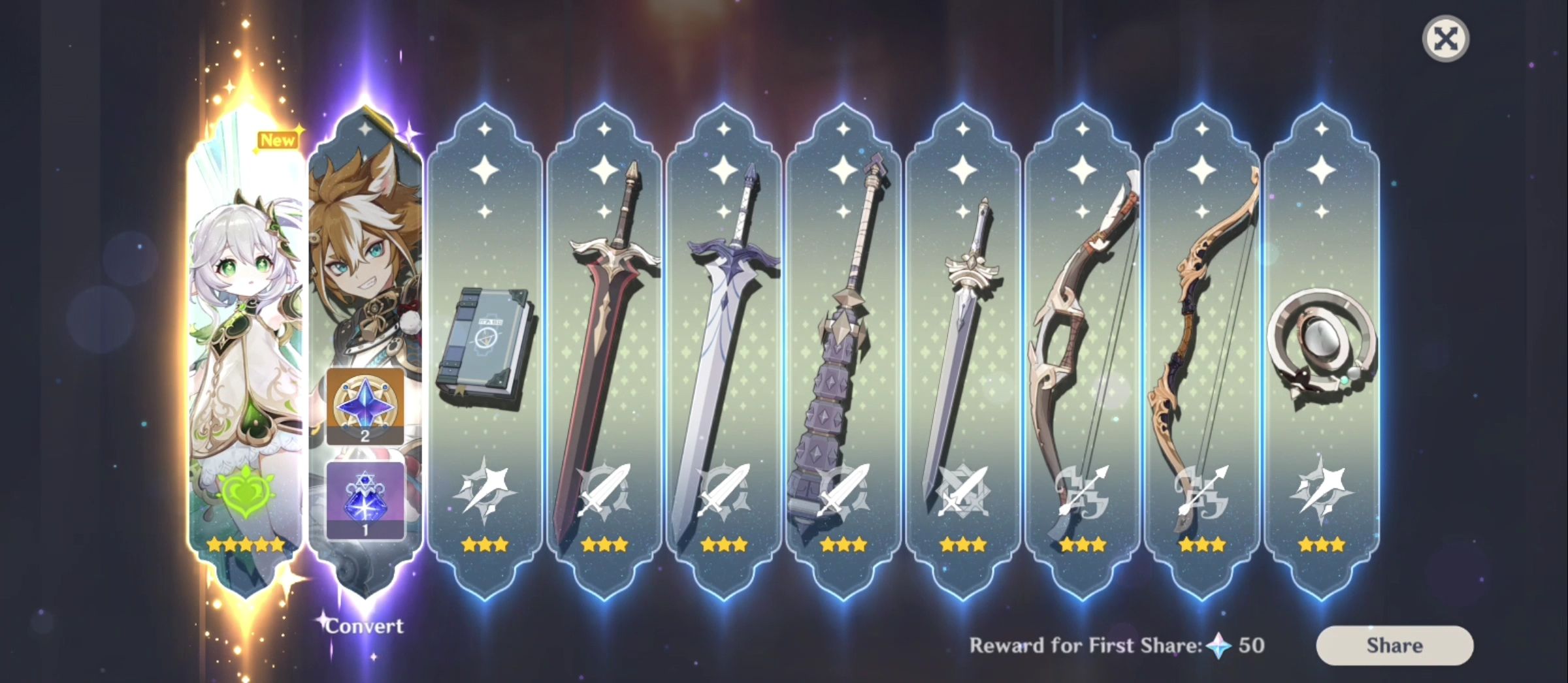Click the Convert label under Bennett
Screen dimensions: 1568x683
[364, 626]
